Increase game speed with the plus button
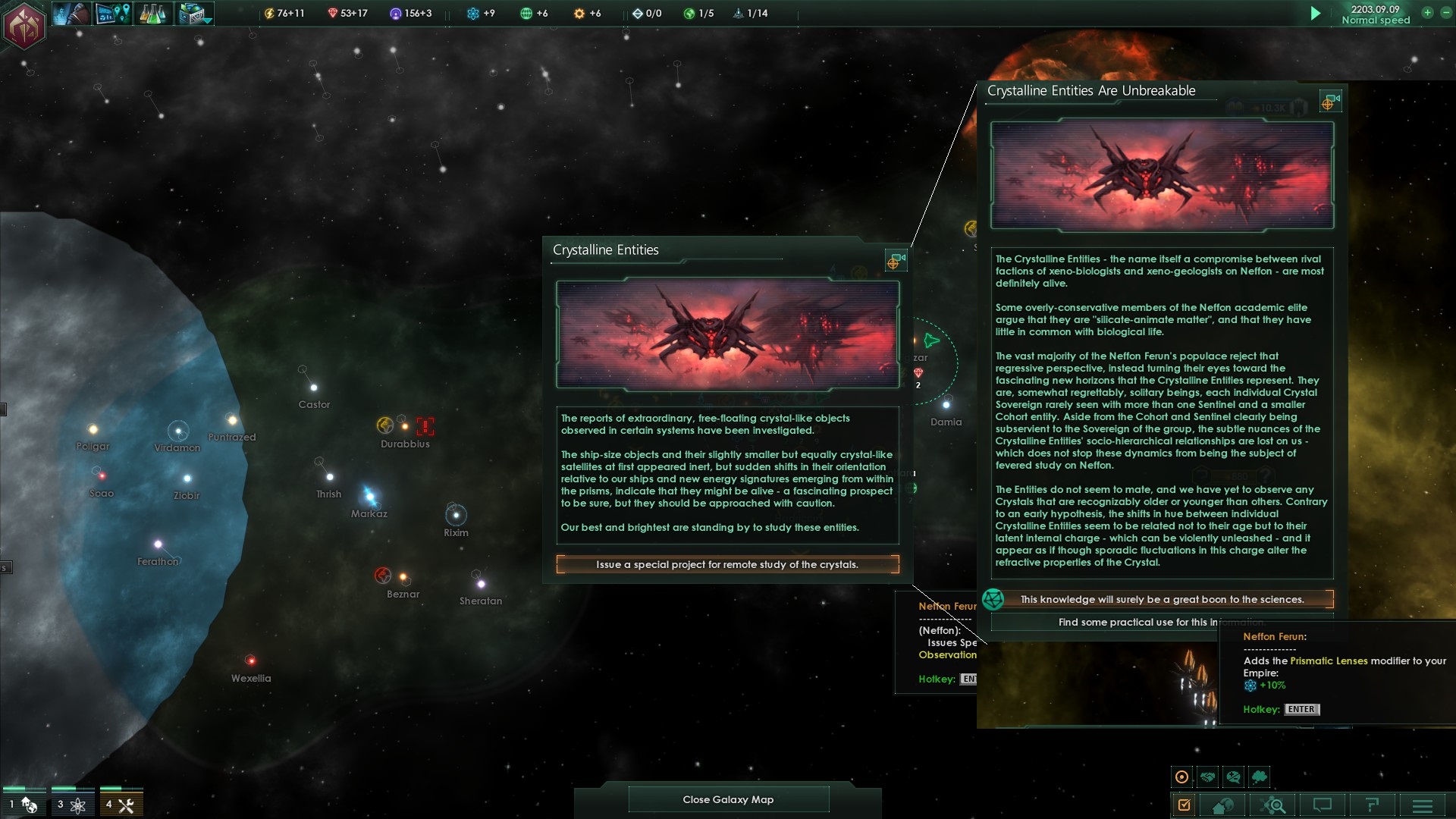This screenshot has height=819, width=1456. (1426, 13)
